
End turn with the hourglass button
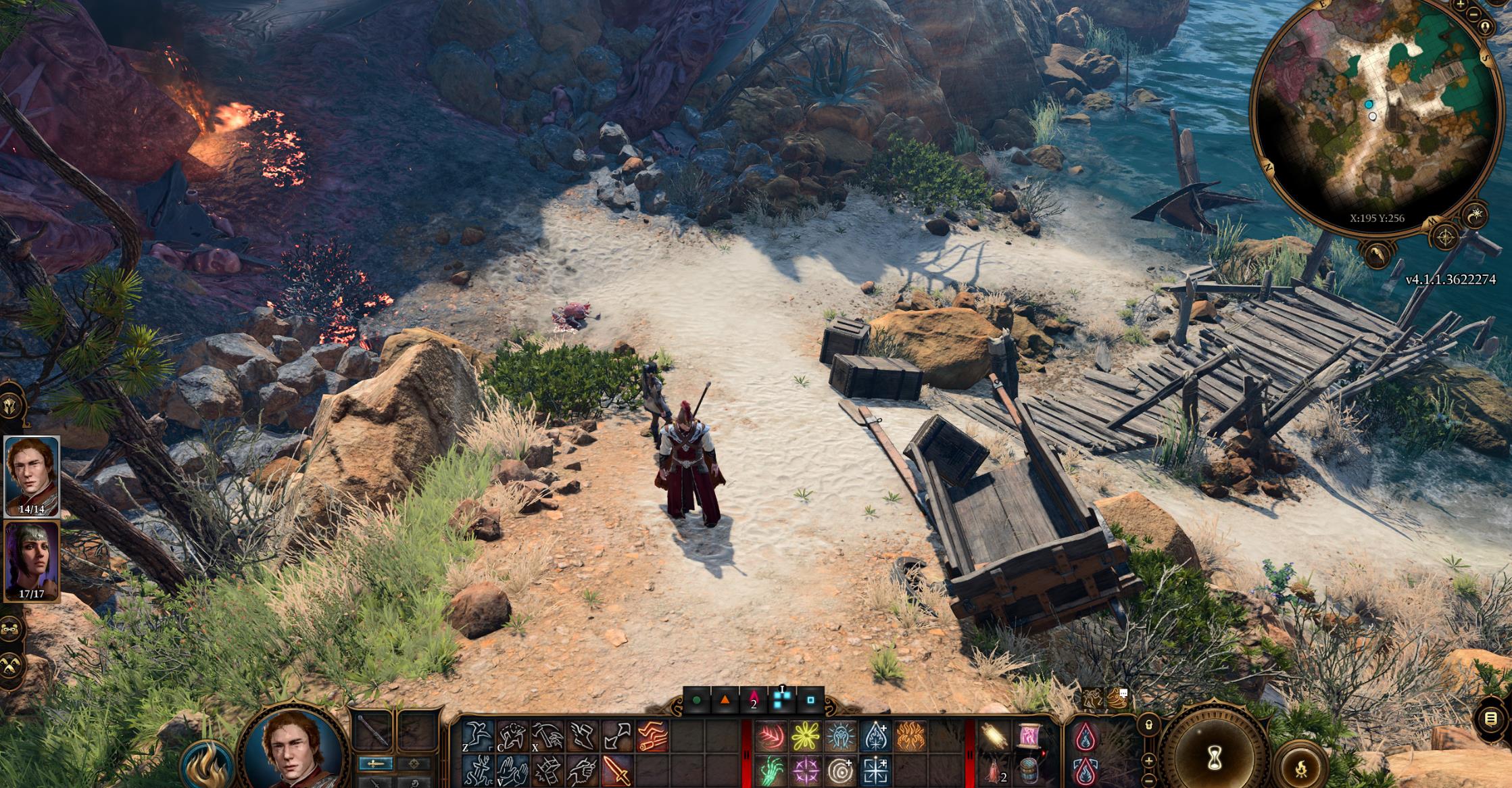pos(1215,753)
